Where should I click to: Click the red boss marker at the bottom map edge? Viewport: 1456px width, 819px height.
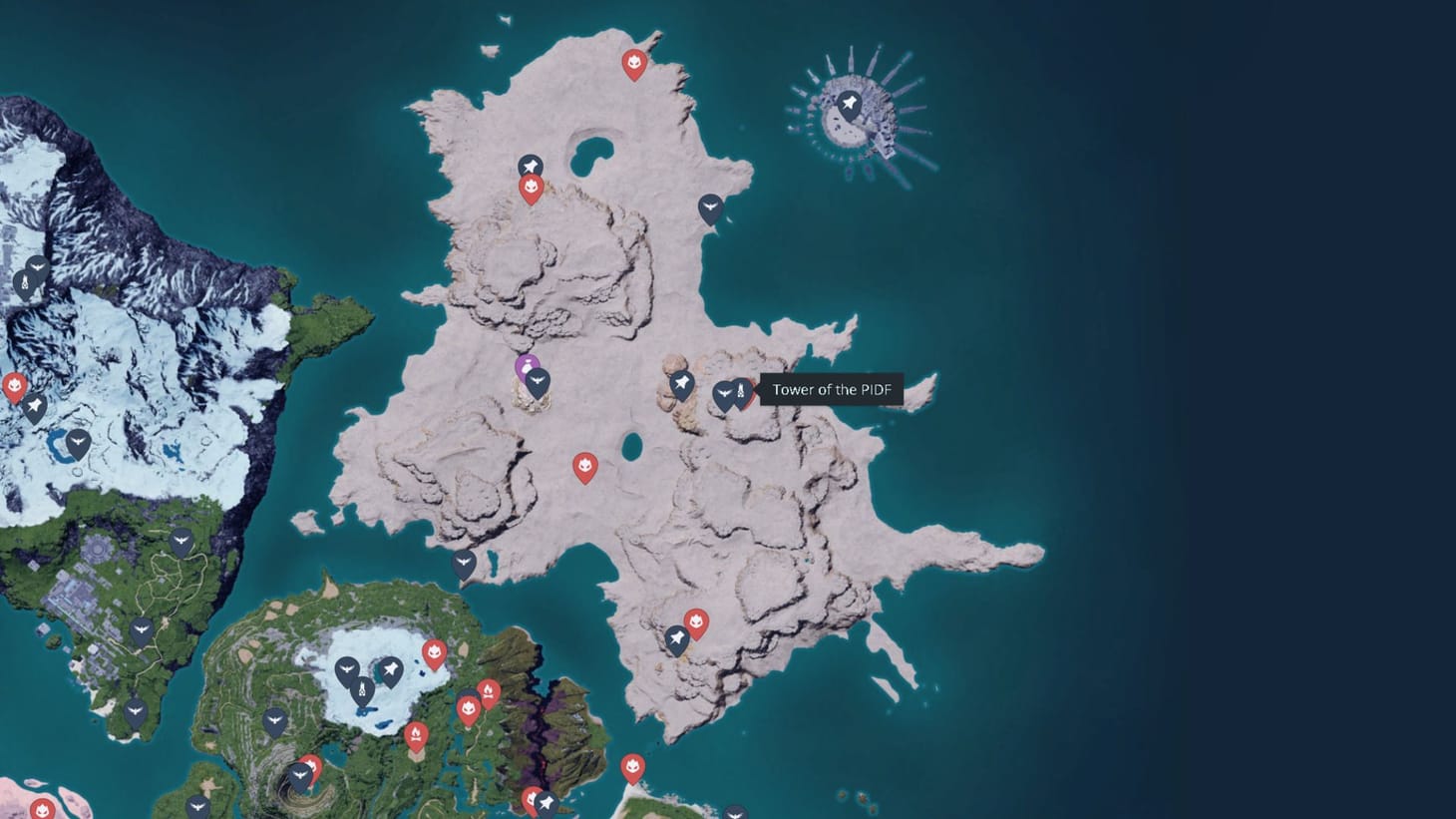(634, 766)
